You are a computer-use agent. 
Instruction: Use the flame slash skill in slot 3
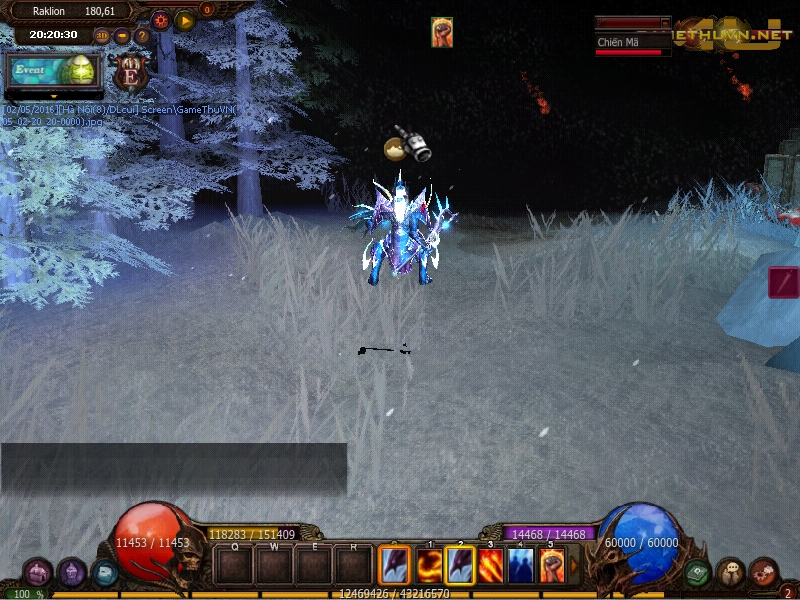[x=491, y=566]
